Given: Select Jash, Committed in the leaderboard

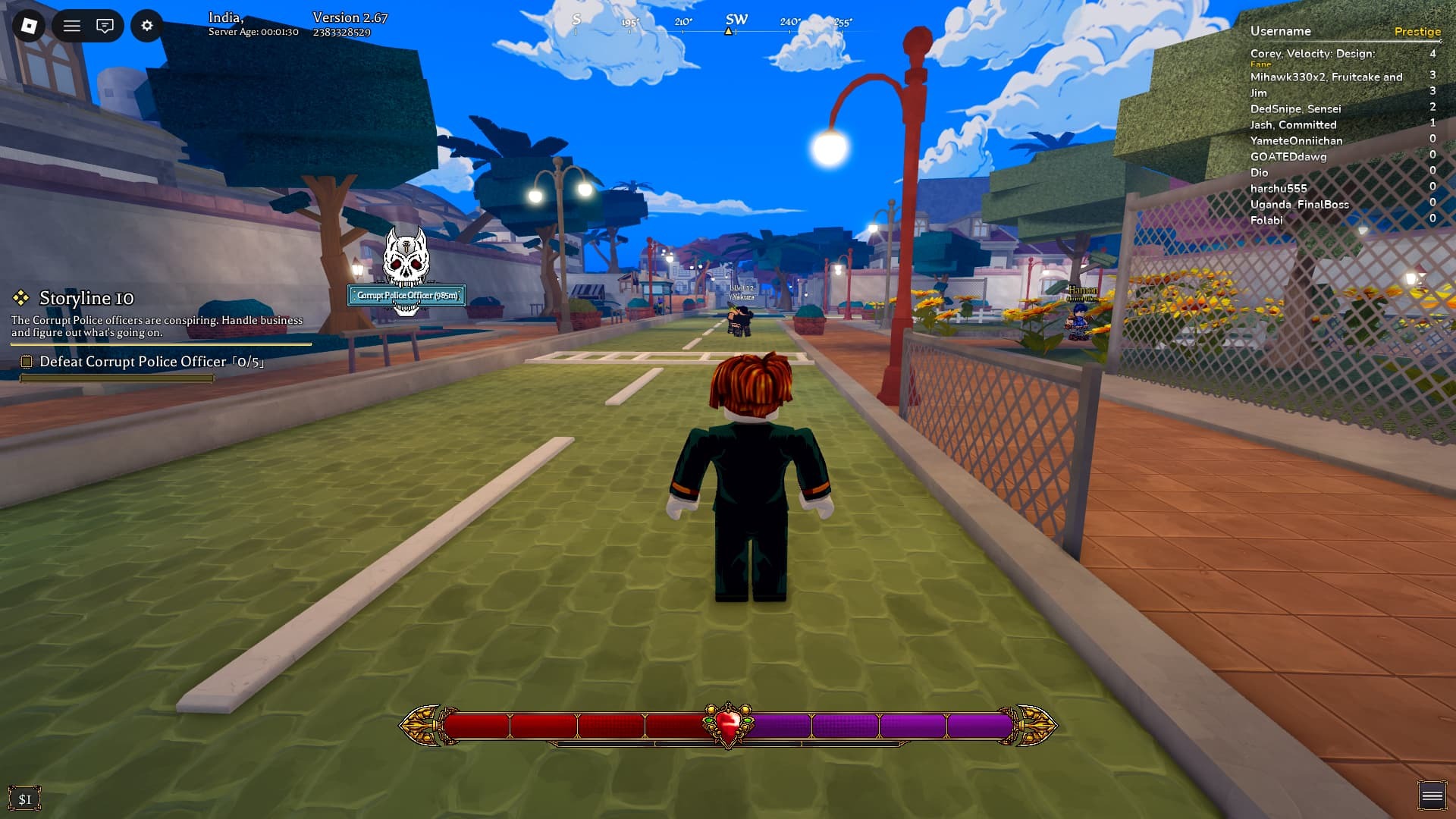Looking at the screenshot, I should 1293,124.
